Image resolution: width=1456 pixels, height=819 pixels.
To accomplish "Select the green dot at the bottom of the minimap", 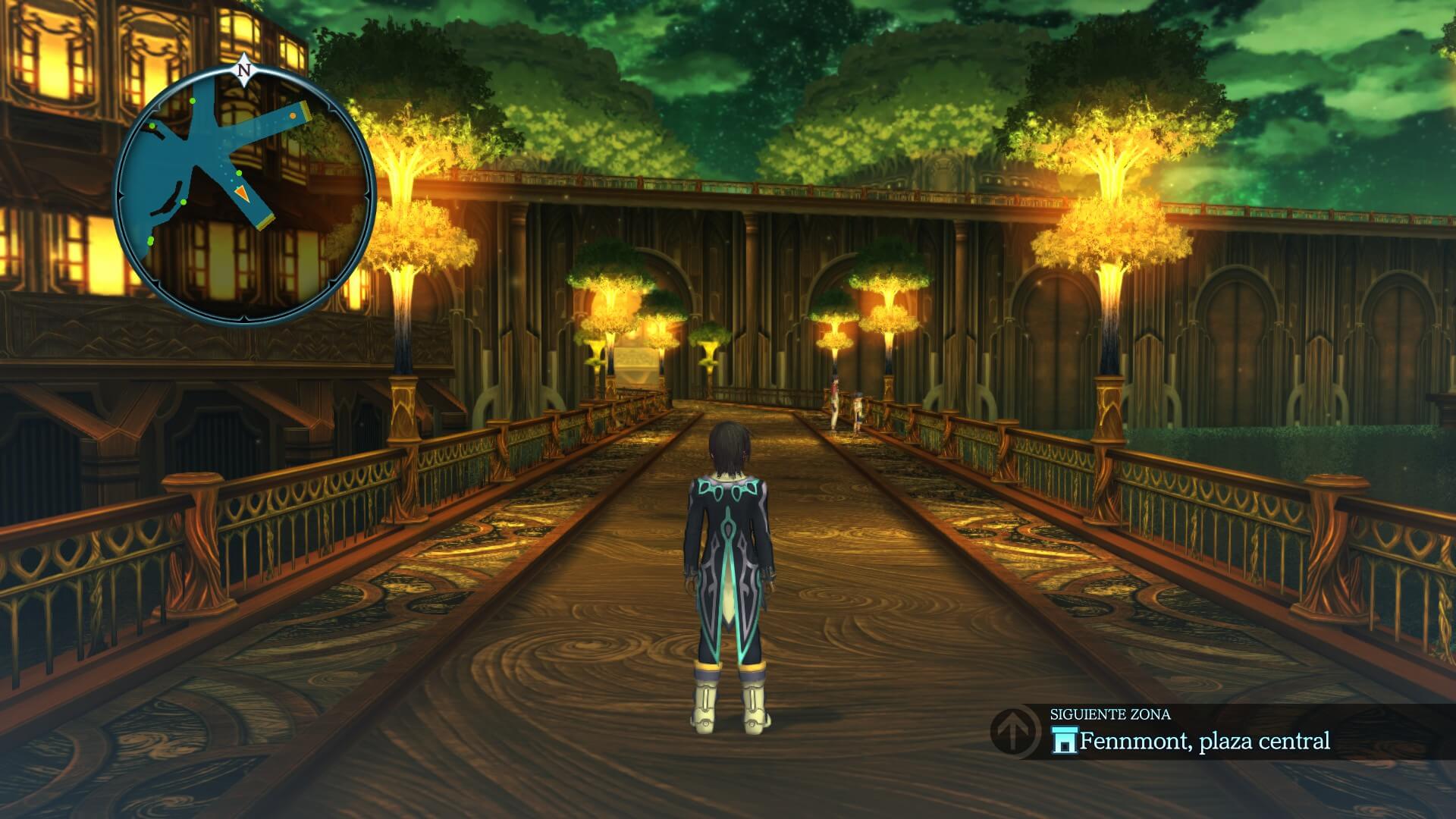I will [150, 240].
